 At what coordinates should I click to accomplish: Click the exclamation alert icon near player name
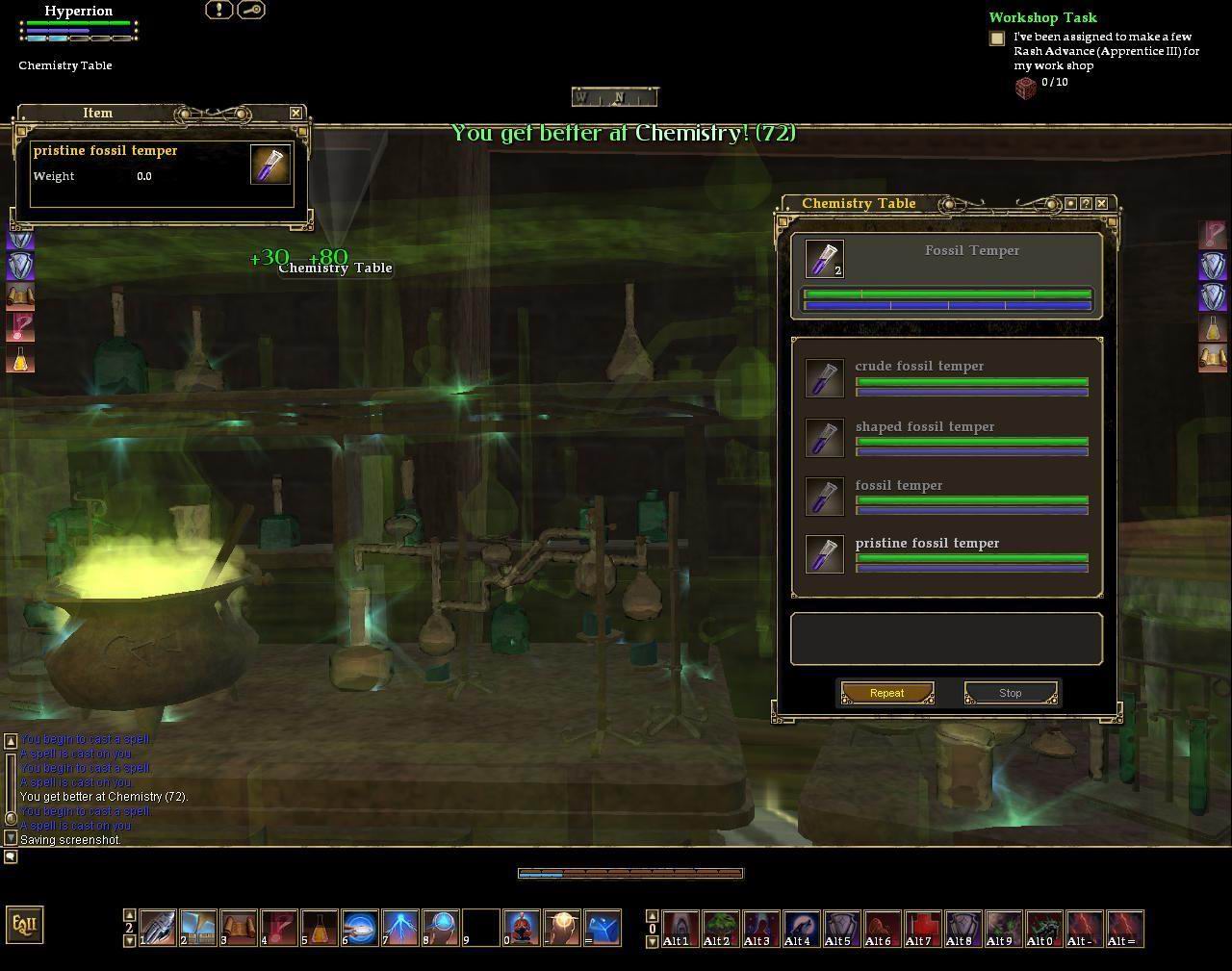click(x=219, y=10)
